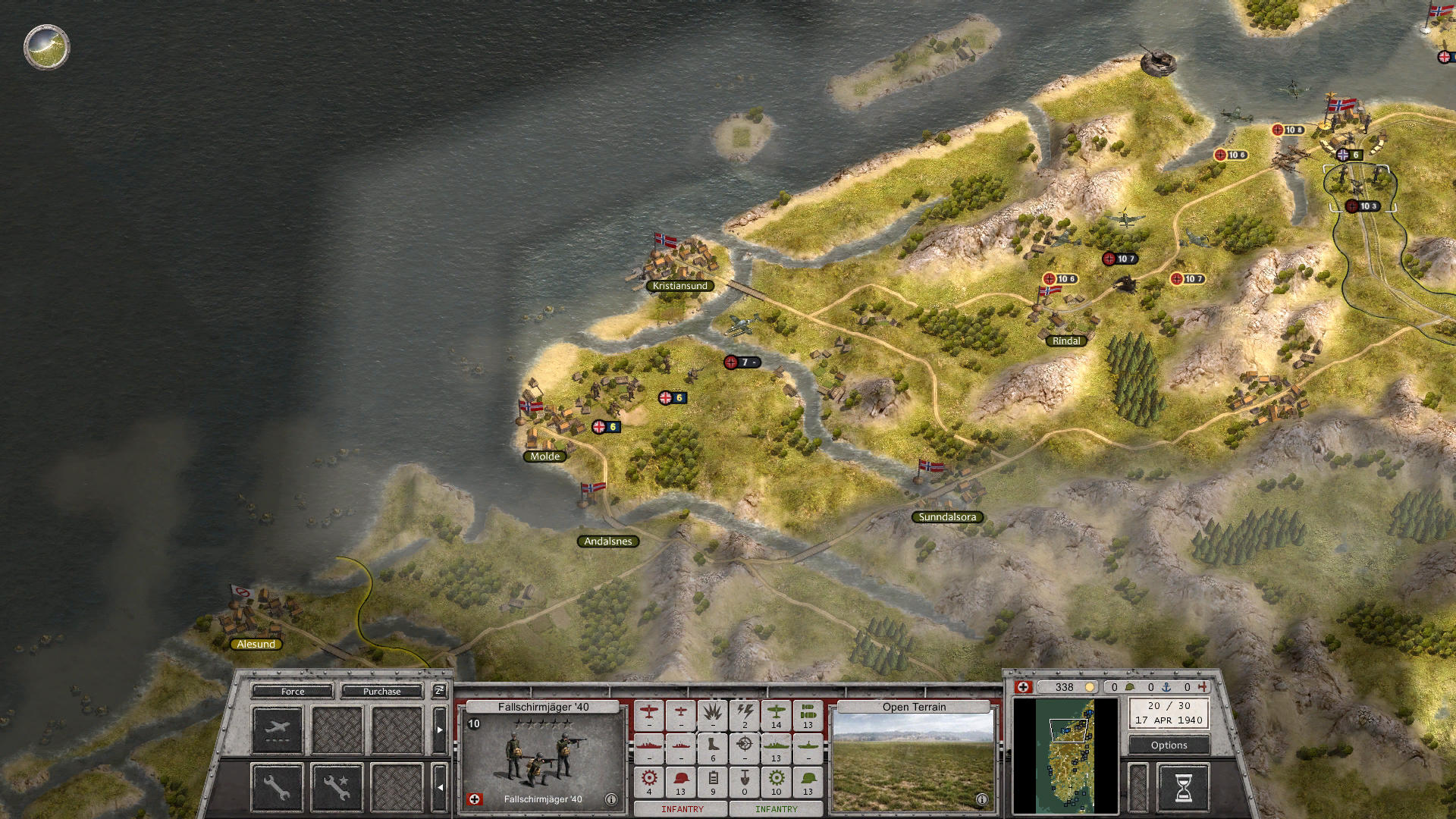Select the air transport slot in Force panel
1456x819 pixels.
(278, 729)
